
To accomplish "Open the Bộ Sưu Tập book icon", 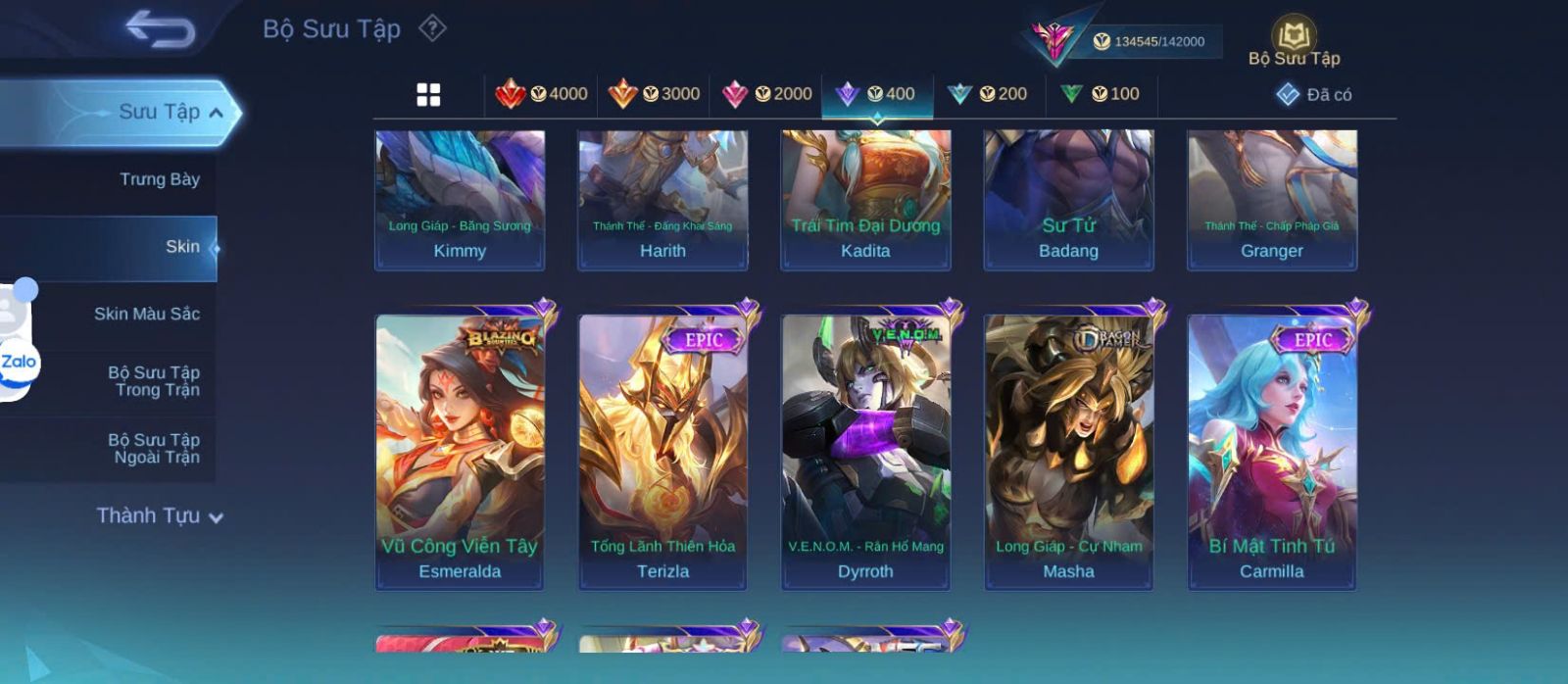I will (1294, 39).
